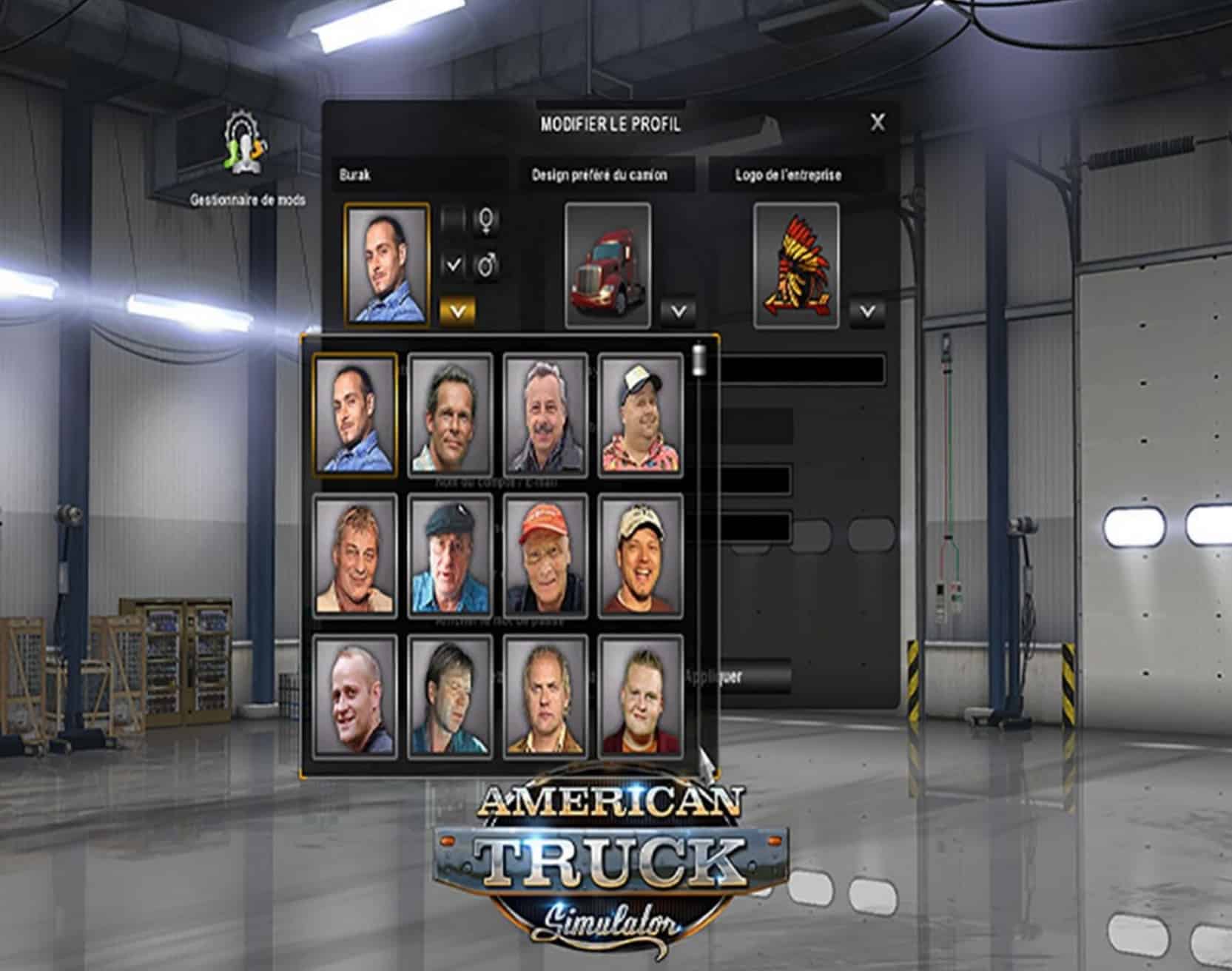Image resolution: width=1232 pixels, height=971 pixels.
Task: Choose the mustached man in grey jacket
Action: [545, 415]
